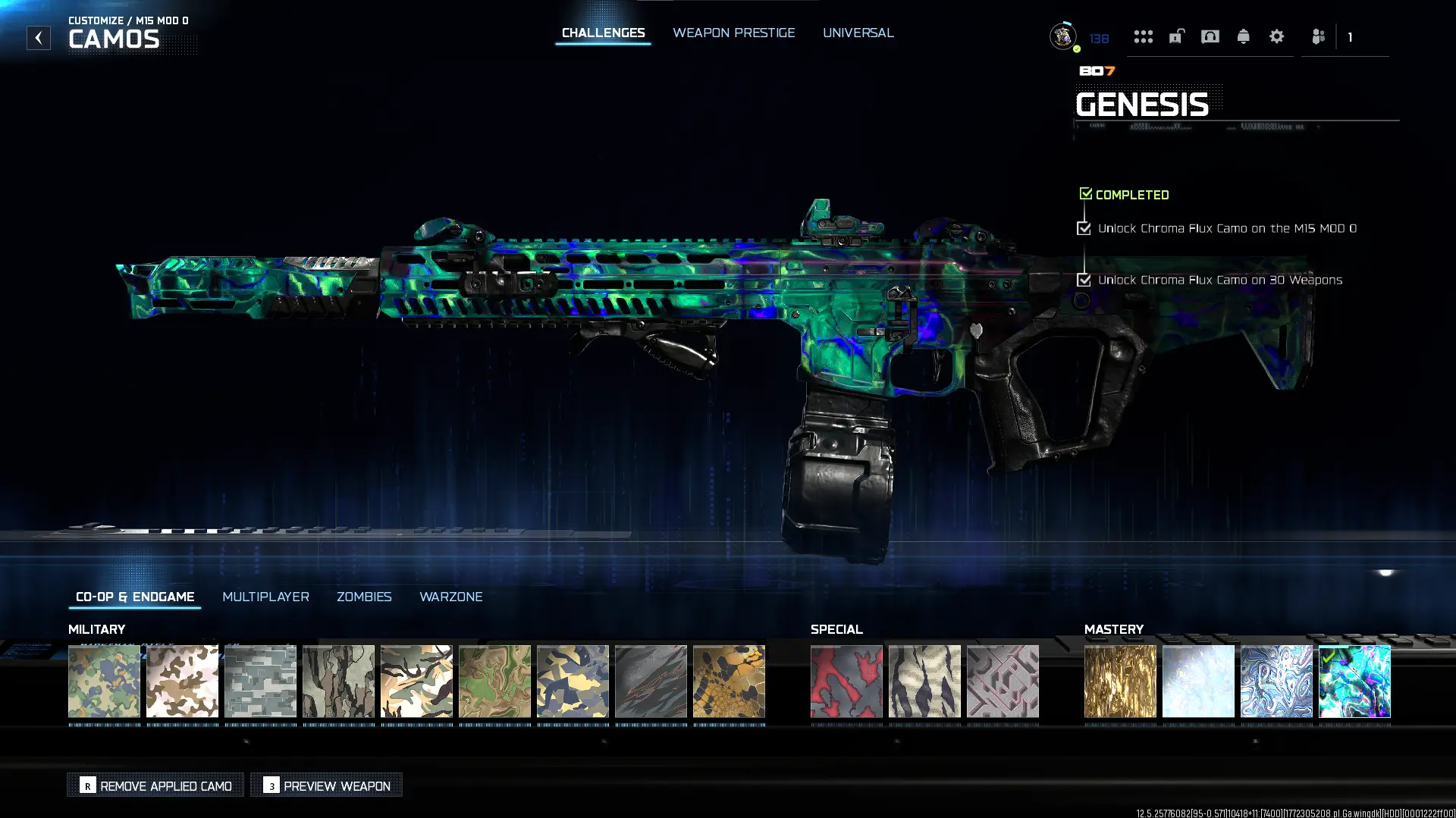Select the orange scale-pattern military camo
The height and width of the screenshot is (818, 1456).
729,681
